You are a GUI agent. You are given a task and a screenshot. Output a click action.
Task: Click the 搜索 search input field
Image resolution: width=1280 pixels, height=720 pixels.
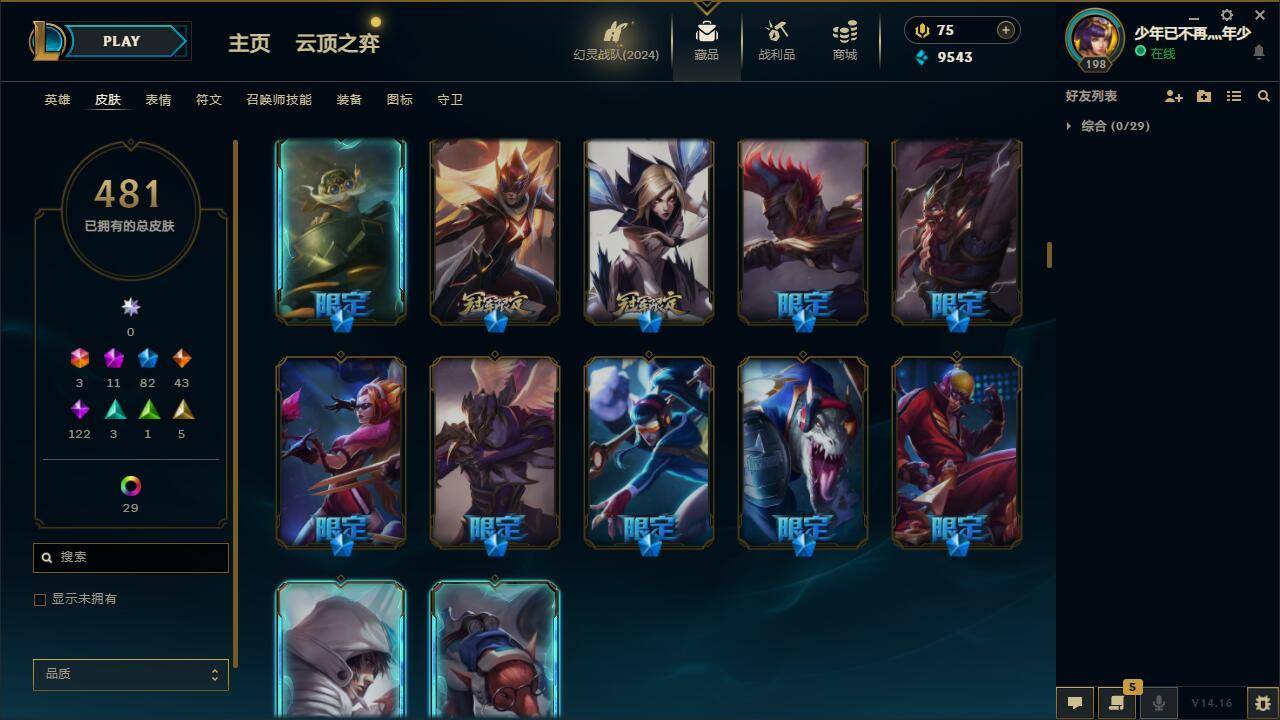point(130,557)
